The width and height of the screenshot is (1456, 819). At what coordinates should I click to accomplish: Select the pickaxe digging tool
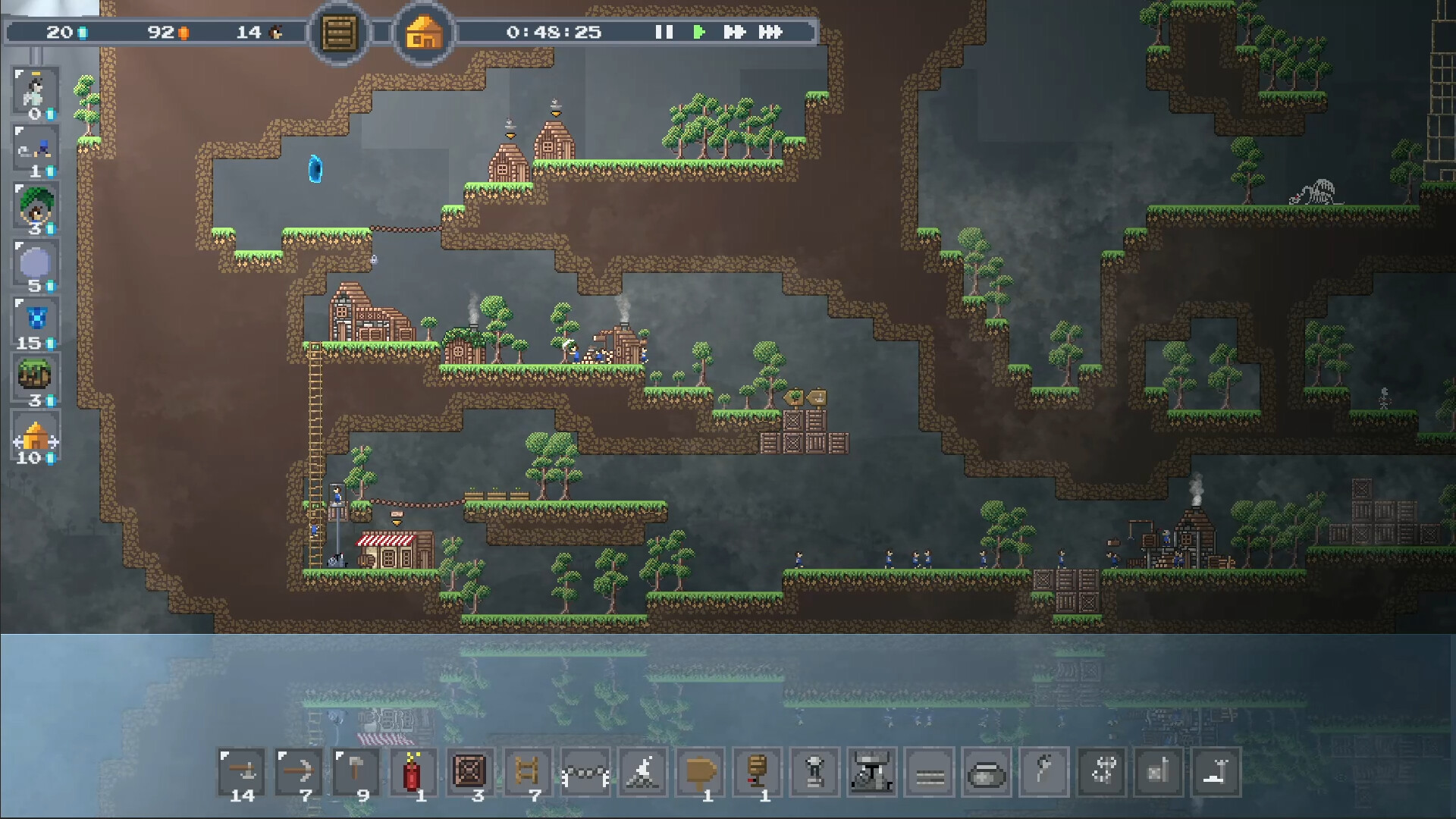[x=299, y=772]
